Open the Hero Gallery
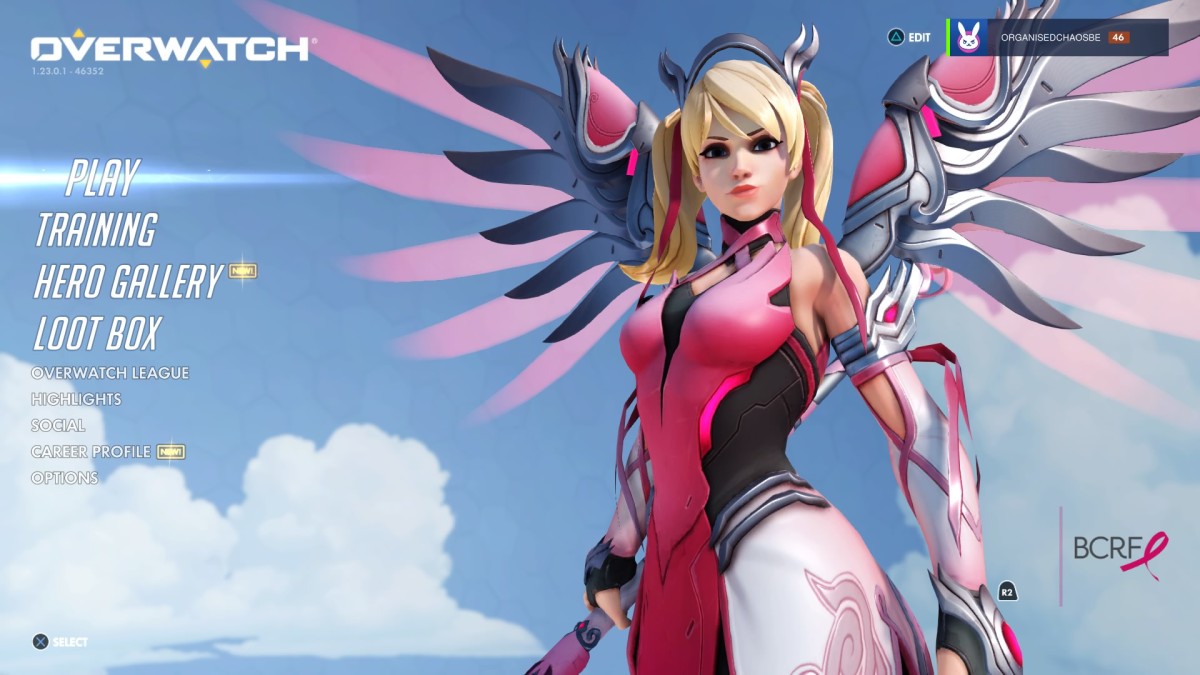This screenshot has height=675, width=1200. click(x=127, y=282)
